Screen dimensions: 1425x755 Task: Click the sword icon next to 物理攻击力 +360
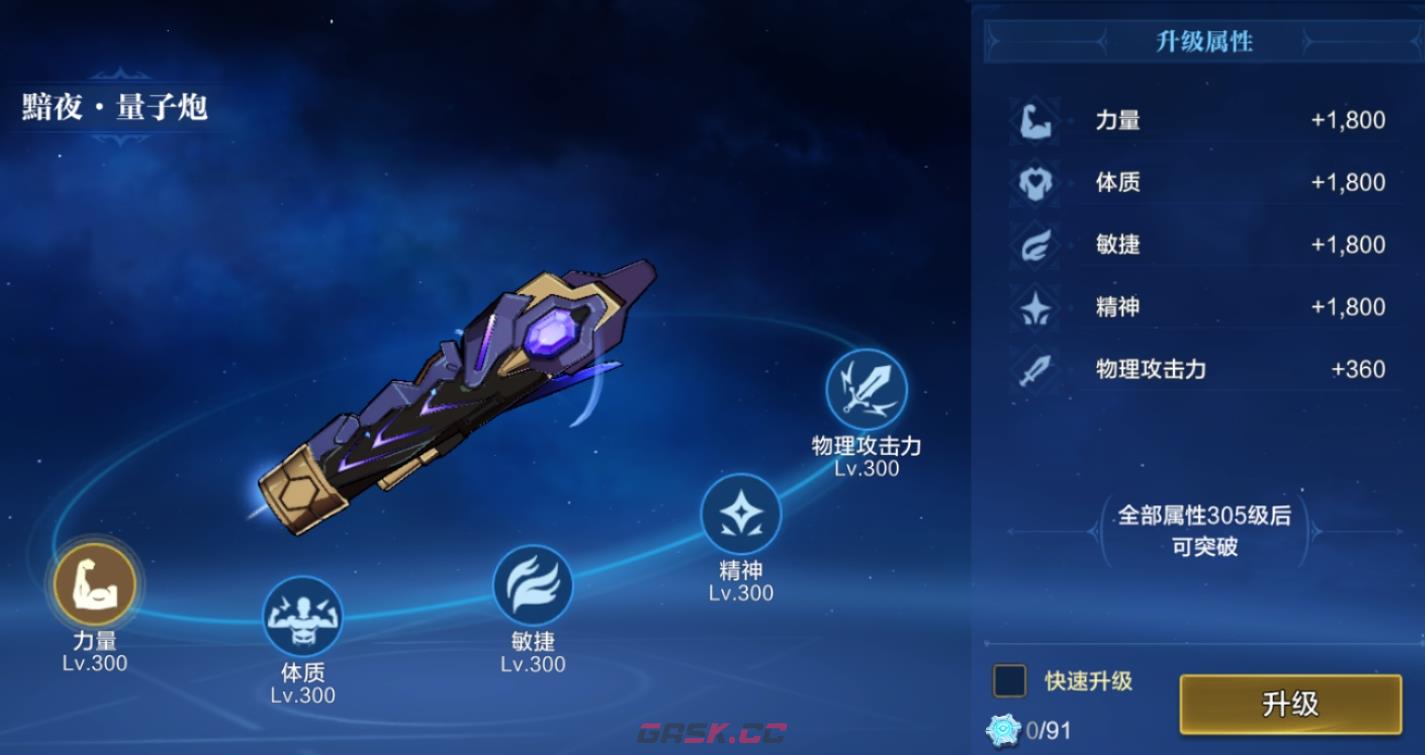tap(1035, 369)
